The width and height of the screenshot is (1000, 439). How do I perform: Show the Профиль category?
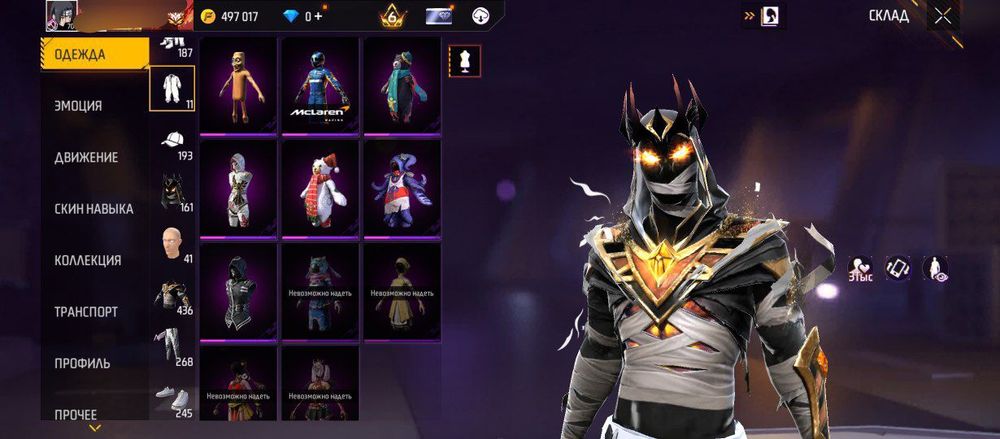pos(82,363)
